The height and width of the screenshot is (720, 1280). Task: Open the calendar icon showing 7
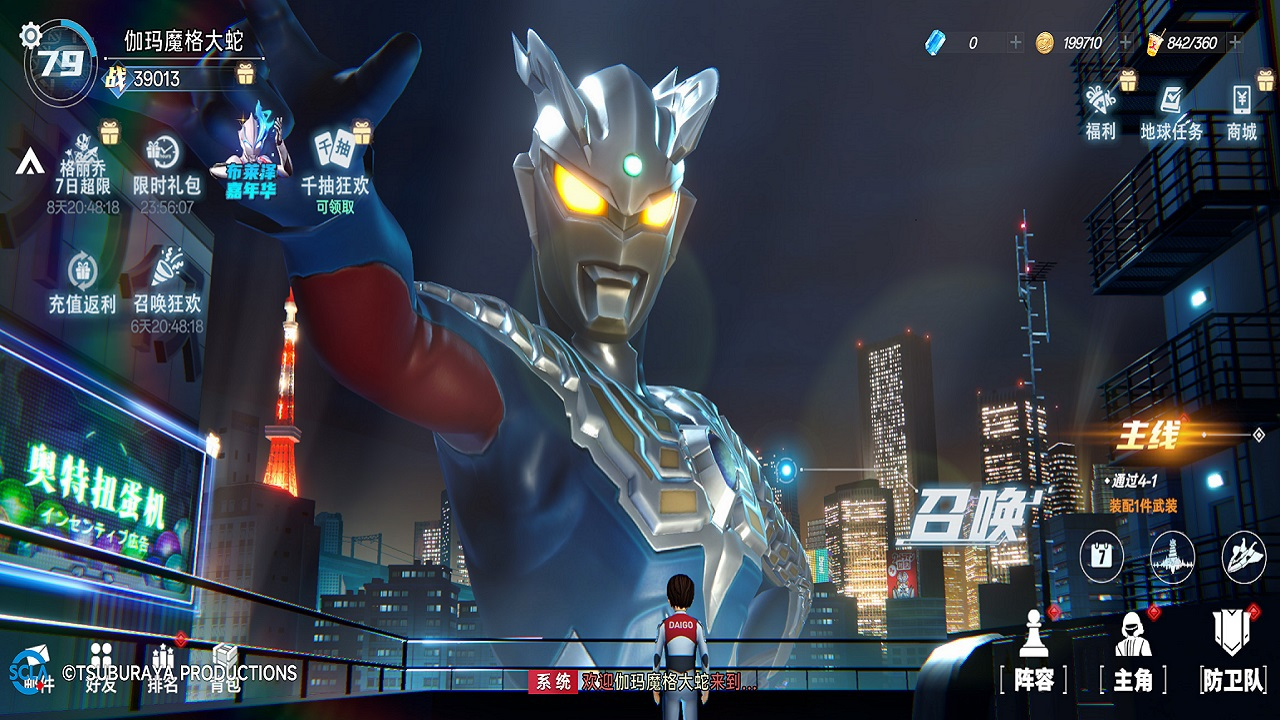click(x=1100, y=556)
